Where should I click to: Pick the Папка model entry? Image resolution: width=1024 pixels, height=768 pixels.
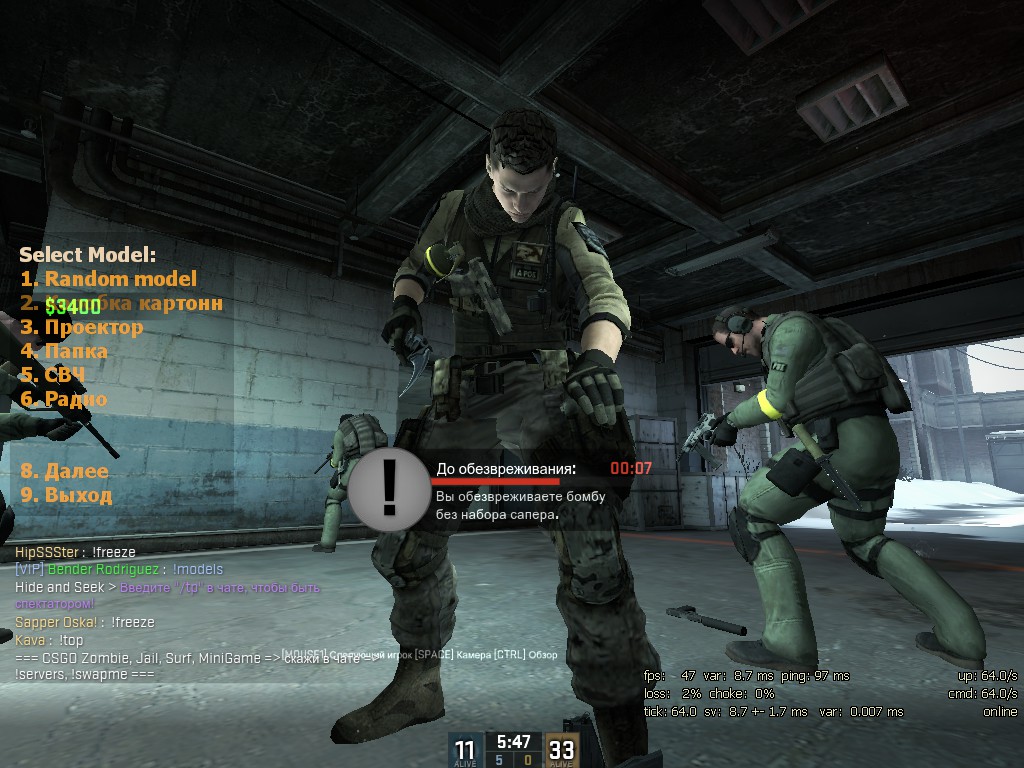[x=64, y=351]
